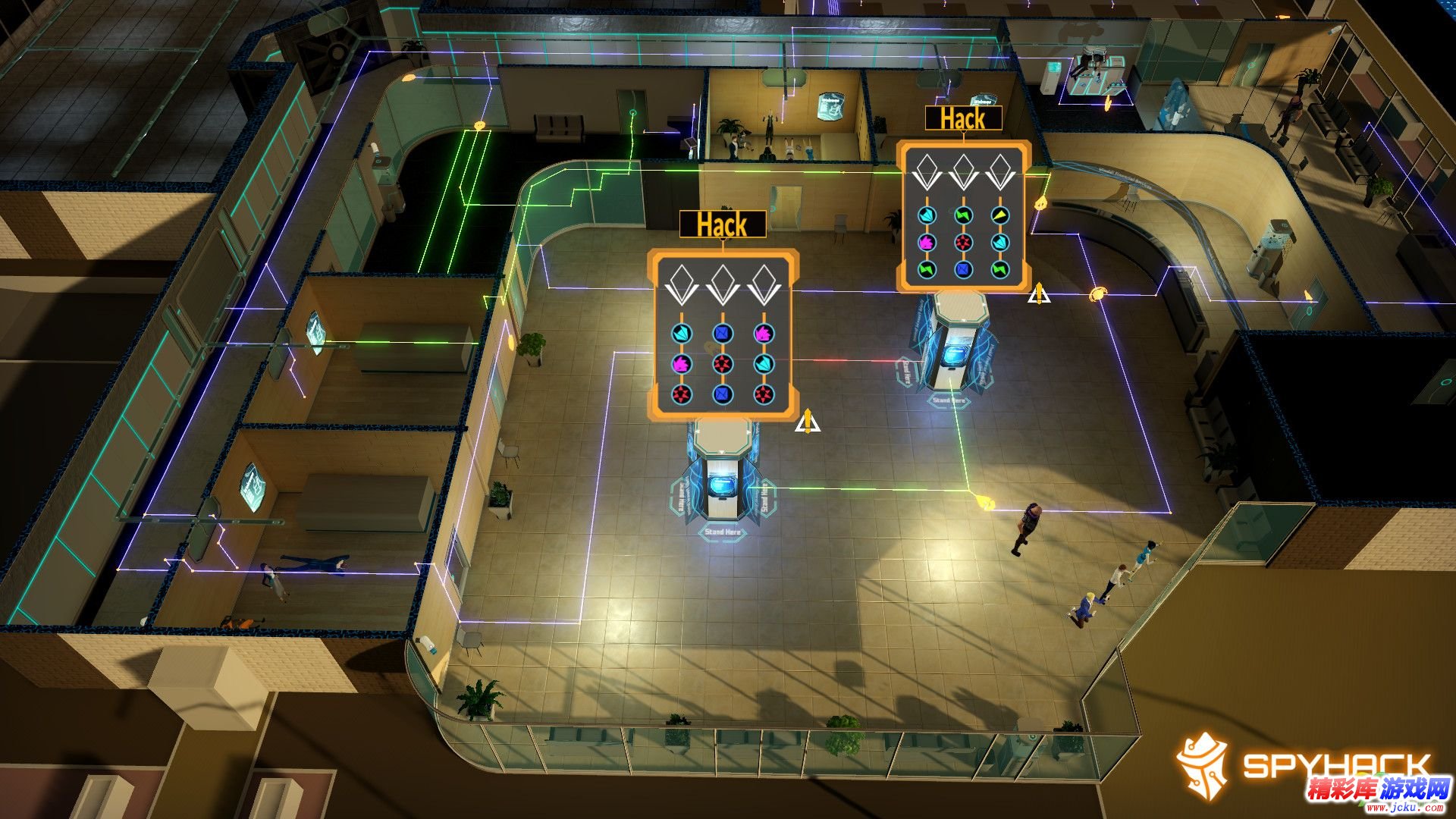Choose the green symbol below the magenta one
The image size is (1456, 819).
pyautogui.click(x=926, y=269)
